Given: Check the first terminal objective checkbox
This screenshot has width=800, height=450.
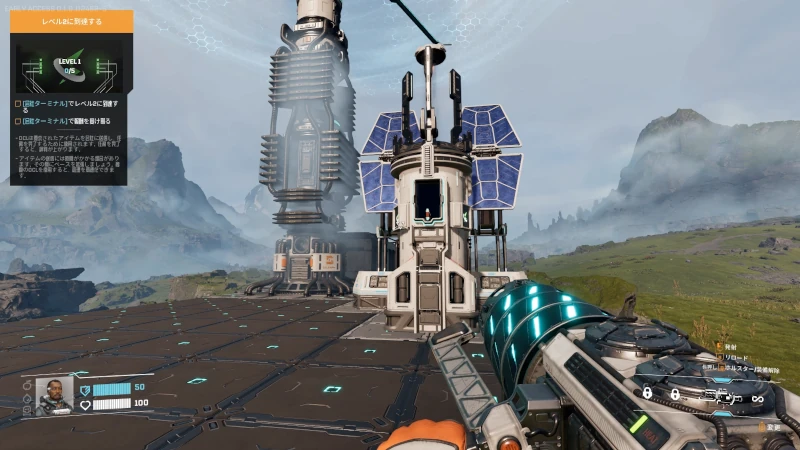Looking at the screenshot, I should point(17,104).
